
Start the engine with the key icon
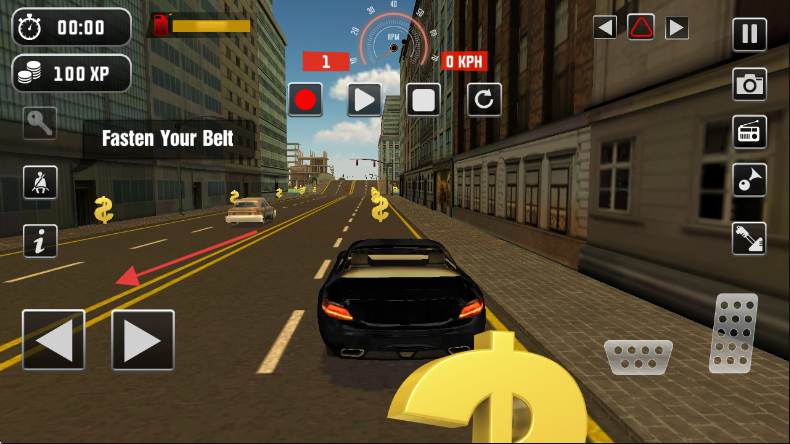click(40, 124)
